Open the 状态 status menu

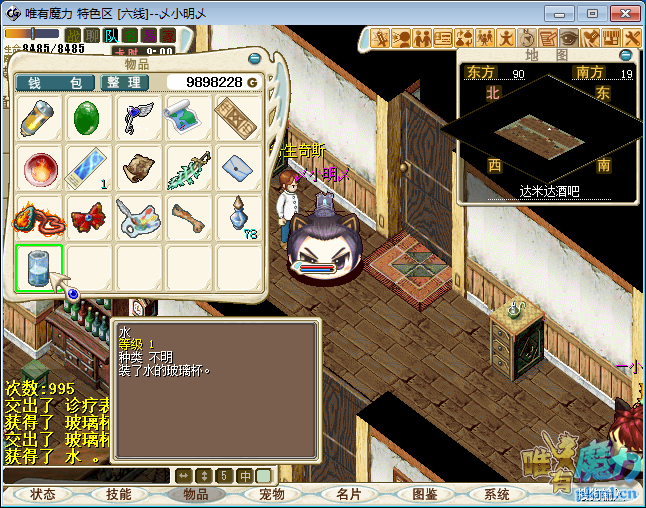click(43, 494)
